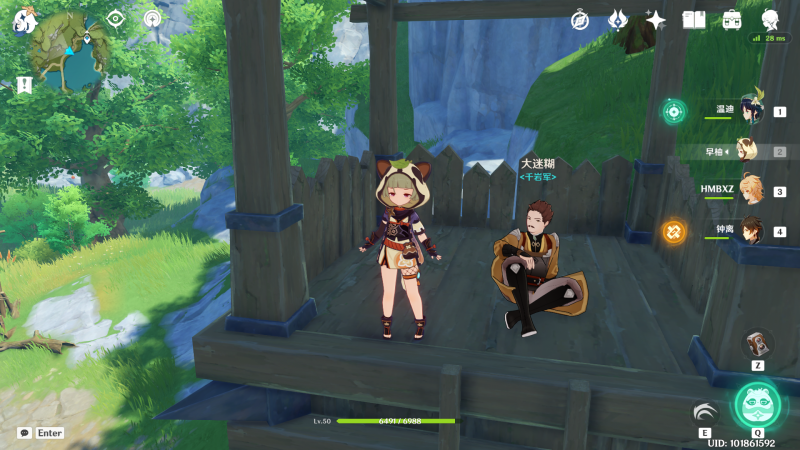Open the winged battle pass icon
The width and height of the screenshot is (800, 450).
[618, 19]
